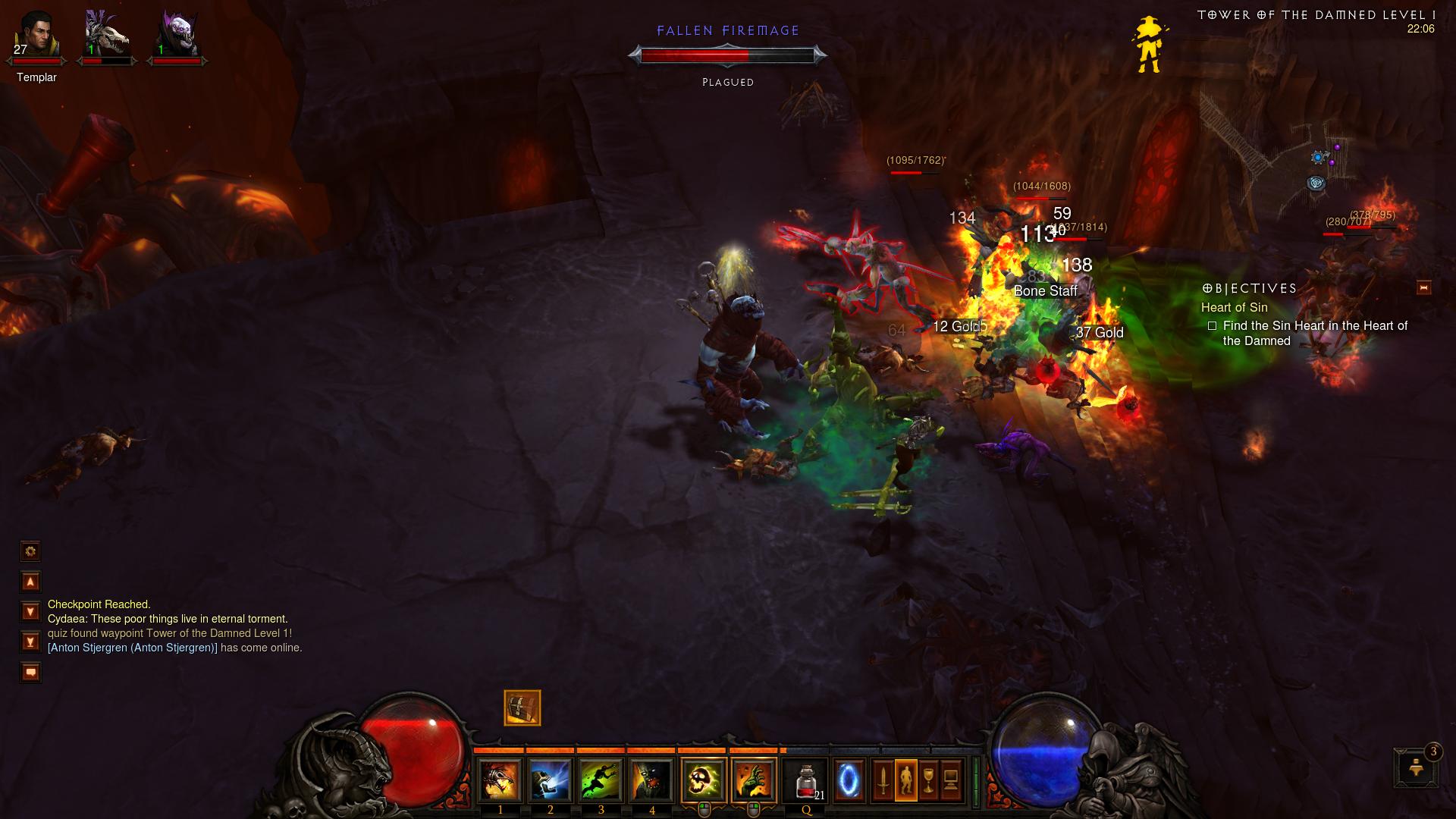Open the chat speech bubble button
Image resolution: width=1456 pixels, height=819 pixels.
[x=30, y=672]
